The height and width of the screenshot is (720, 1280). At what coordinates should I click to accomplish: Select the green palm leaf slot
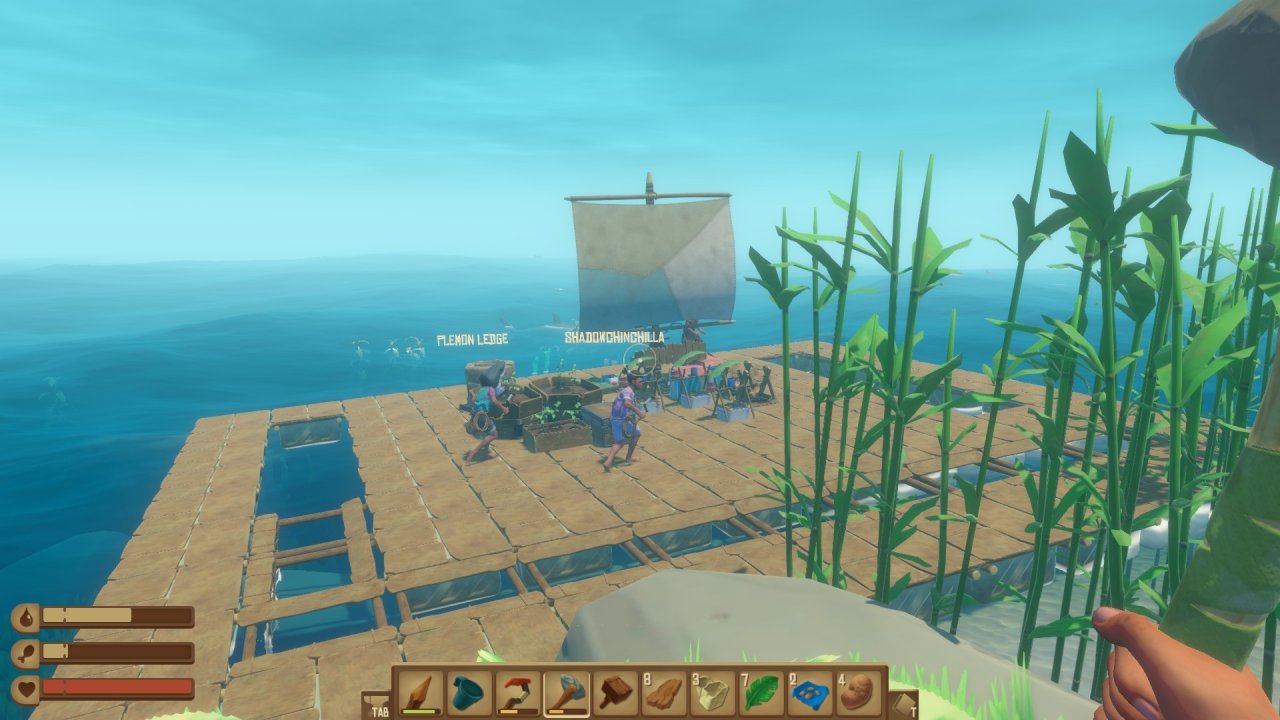pyautogui.click(x=761, y=692)
